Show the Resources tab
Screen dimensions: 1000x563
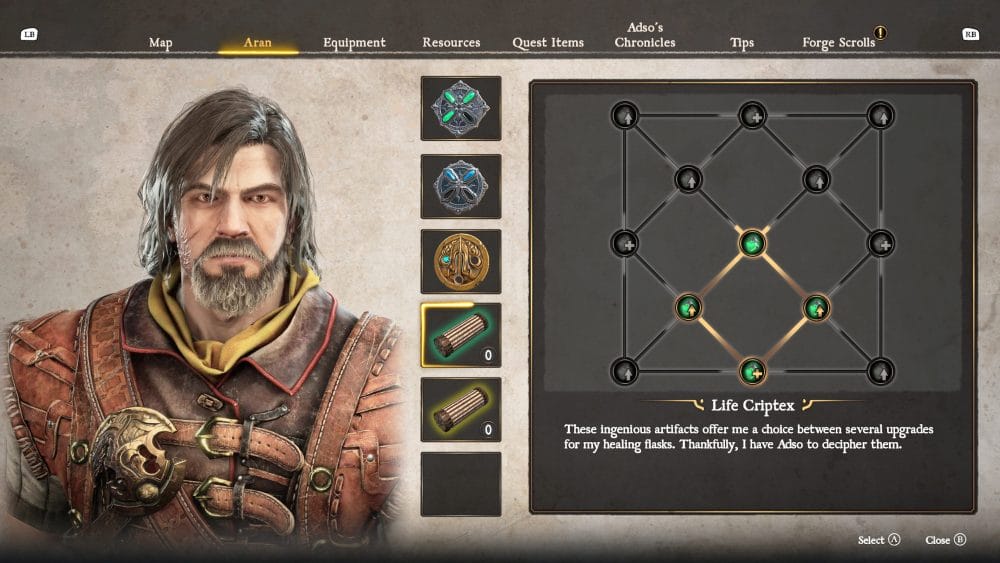click(451, 43)
